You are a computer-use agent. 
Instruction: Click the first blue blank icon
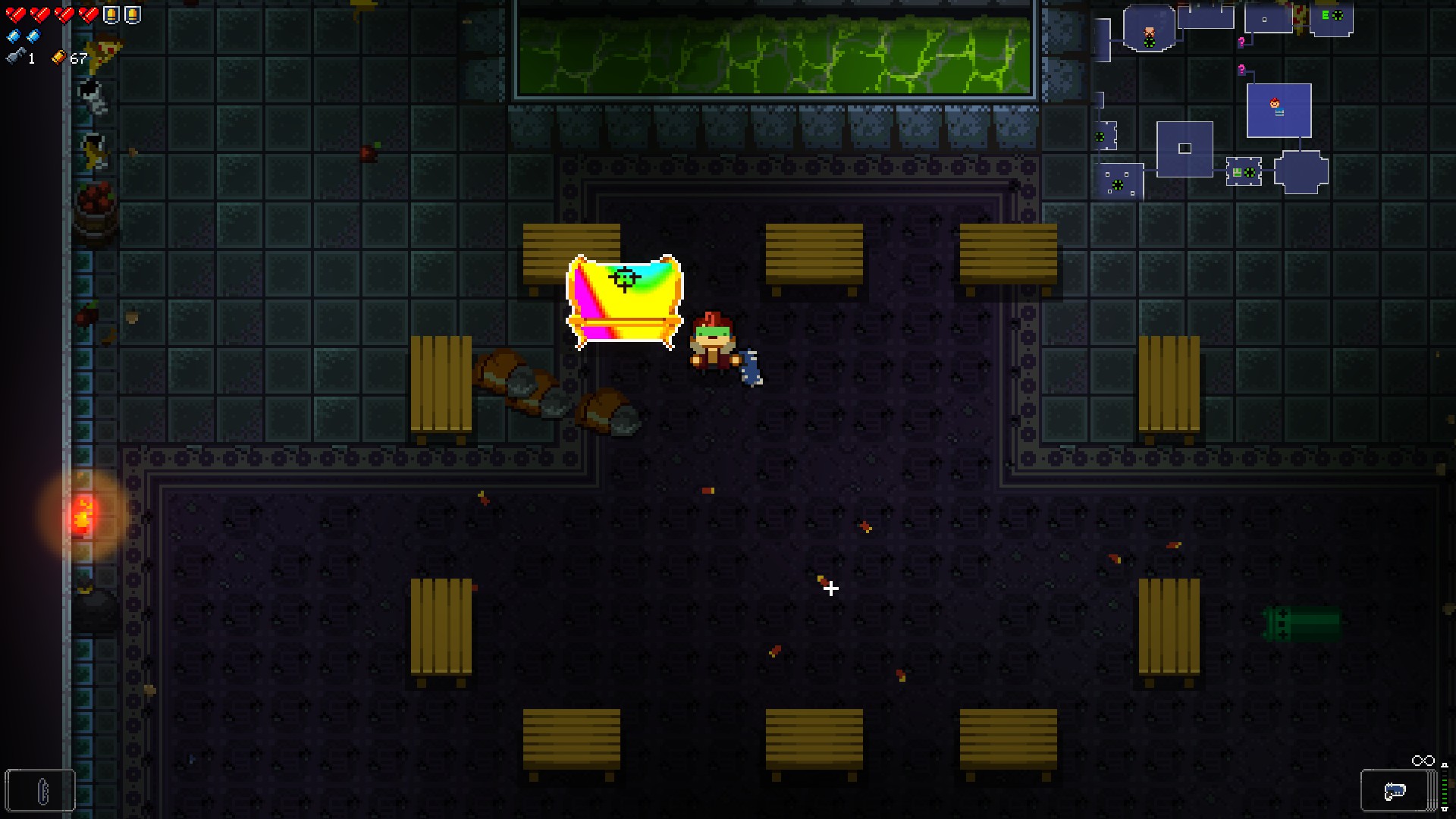coord(13,36)
